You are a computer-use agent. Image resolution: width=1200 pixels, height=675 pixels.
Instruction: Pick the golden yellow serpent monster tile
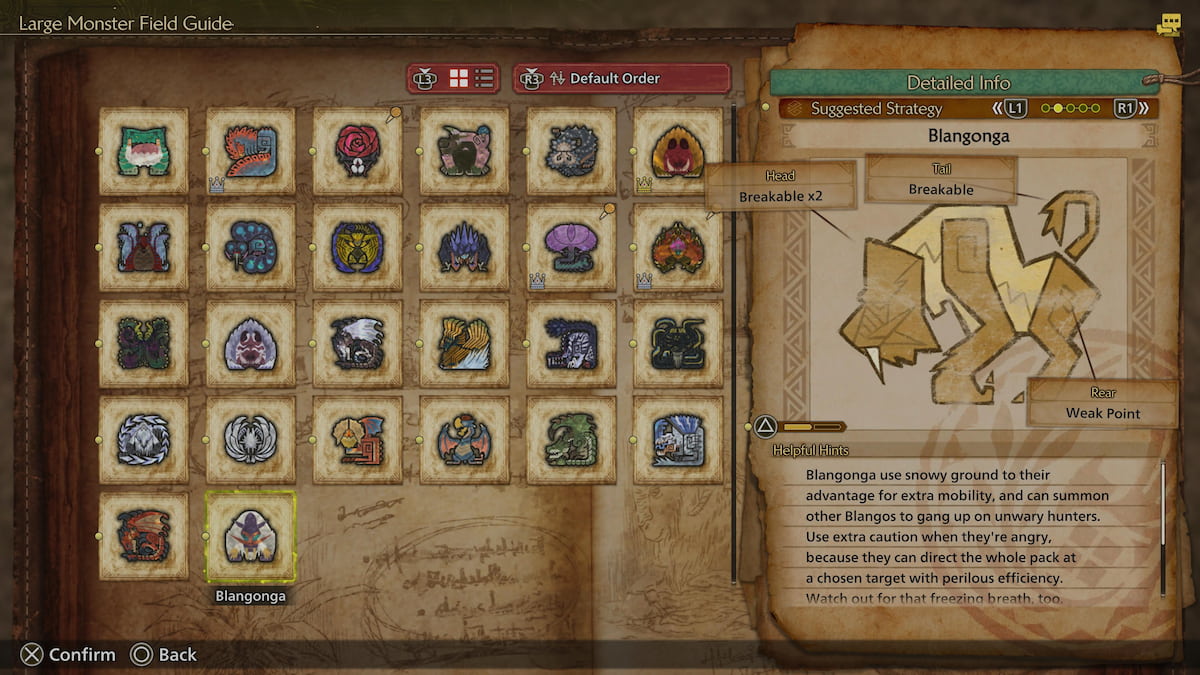[x=357, y=247]
